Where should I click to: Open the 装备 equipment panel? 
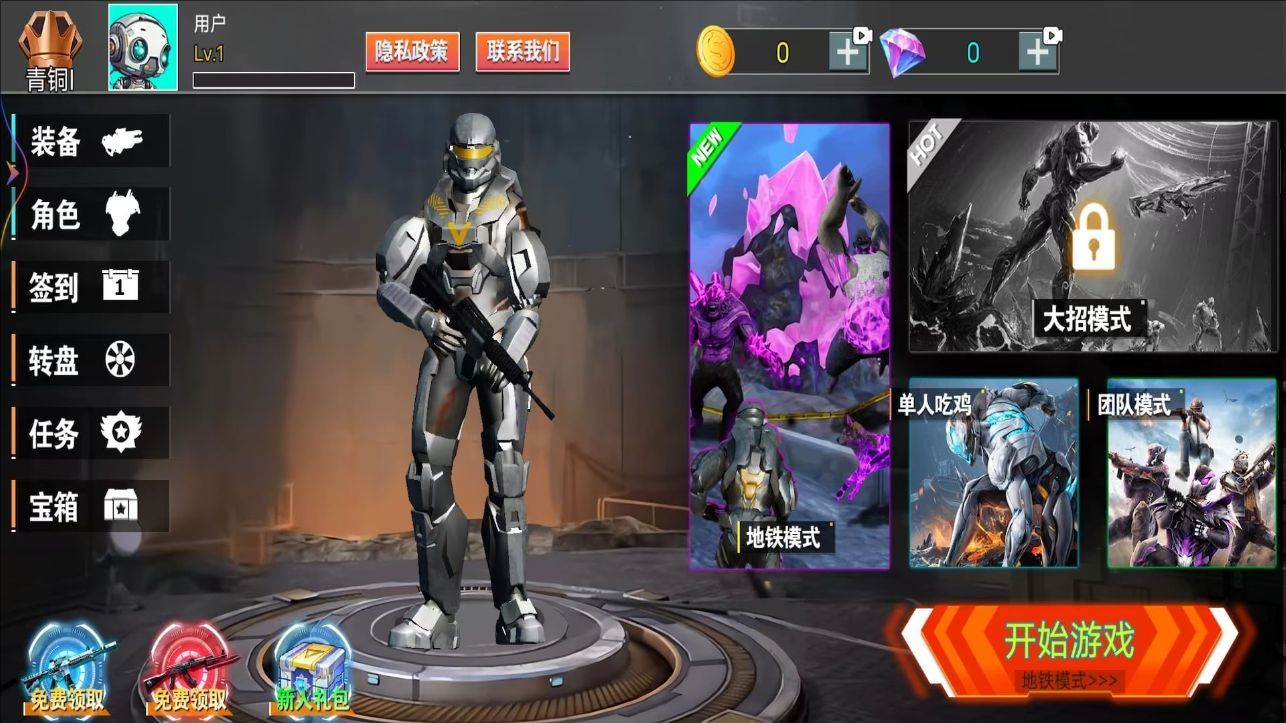point(90,141)
